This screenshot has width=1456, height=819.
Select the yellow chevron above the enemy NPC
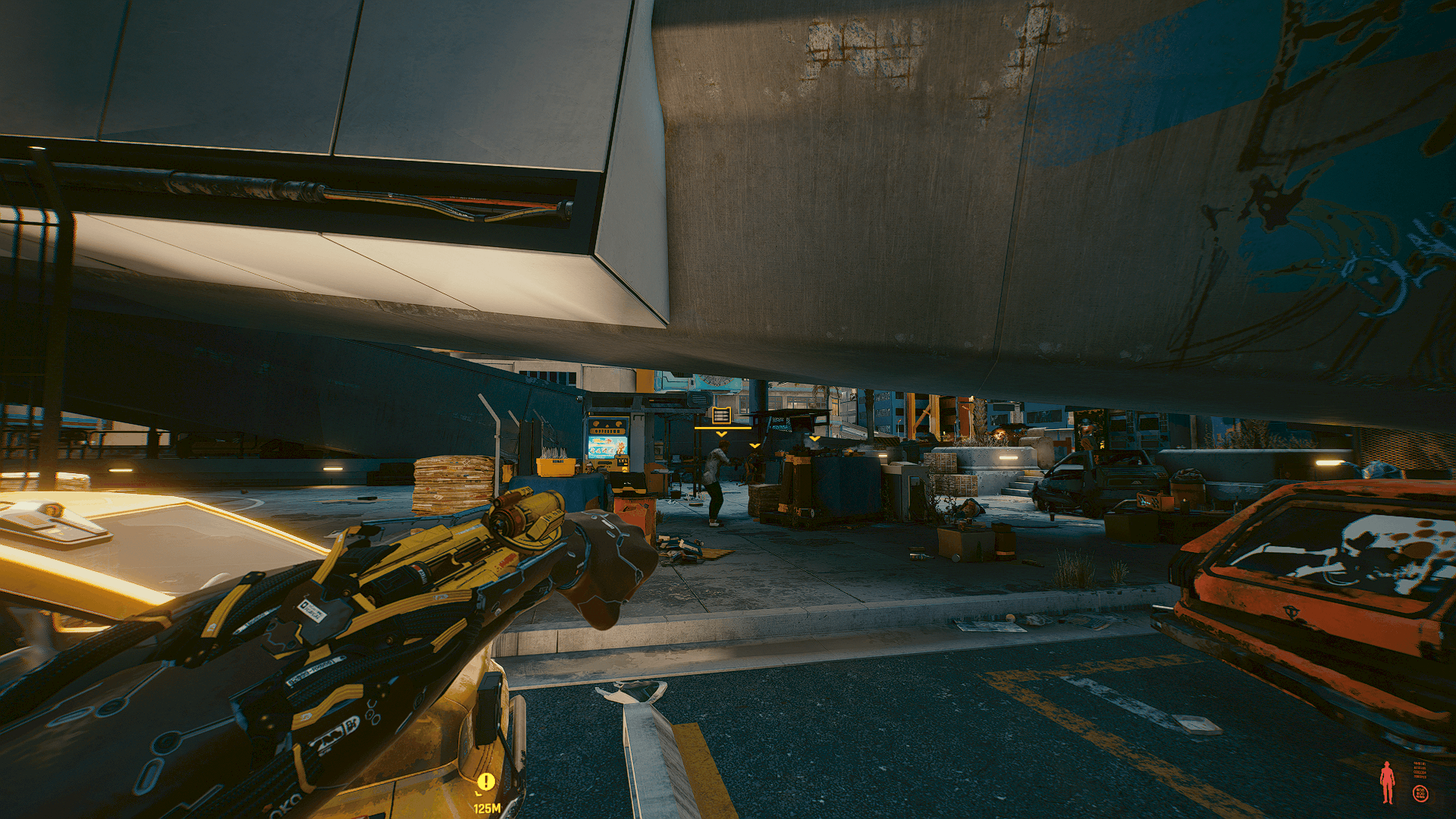721,434
